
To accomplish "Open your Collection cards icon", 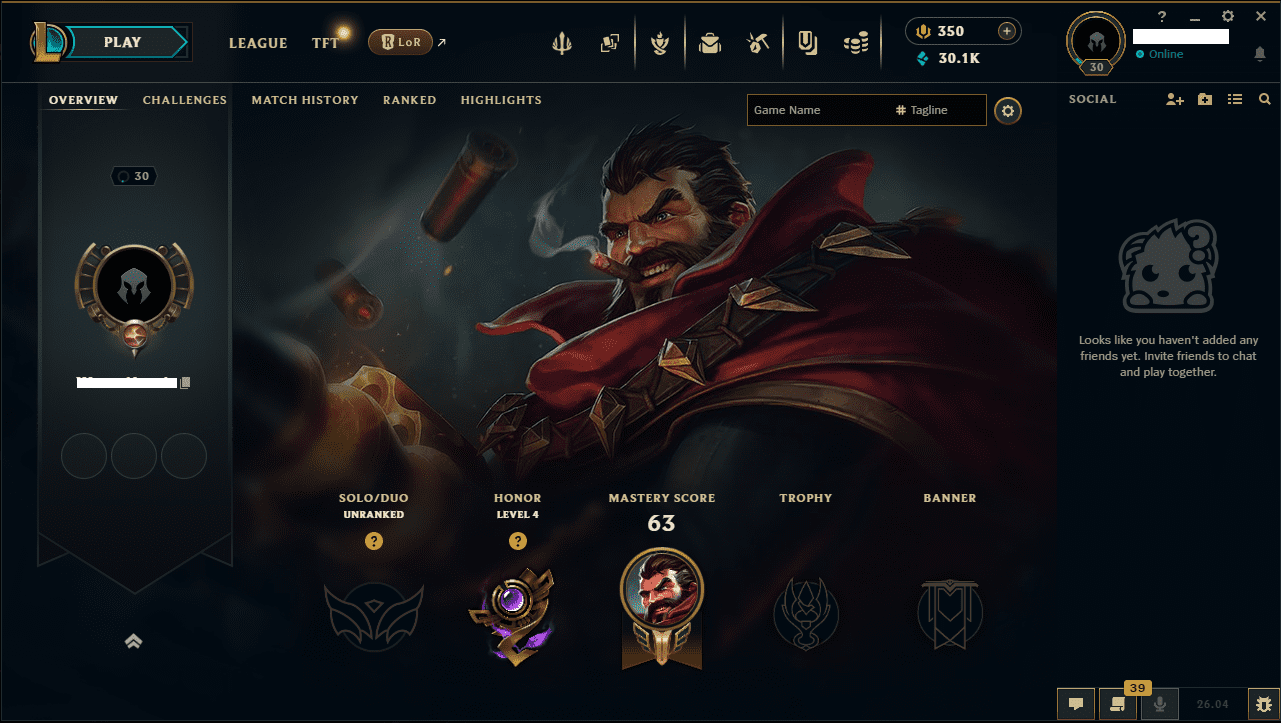I will click(x=610, y=42).
